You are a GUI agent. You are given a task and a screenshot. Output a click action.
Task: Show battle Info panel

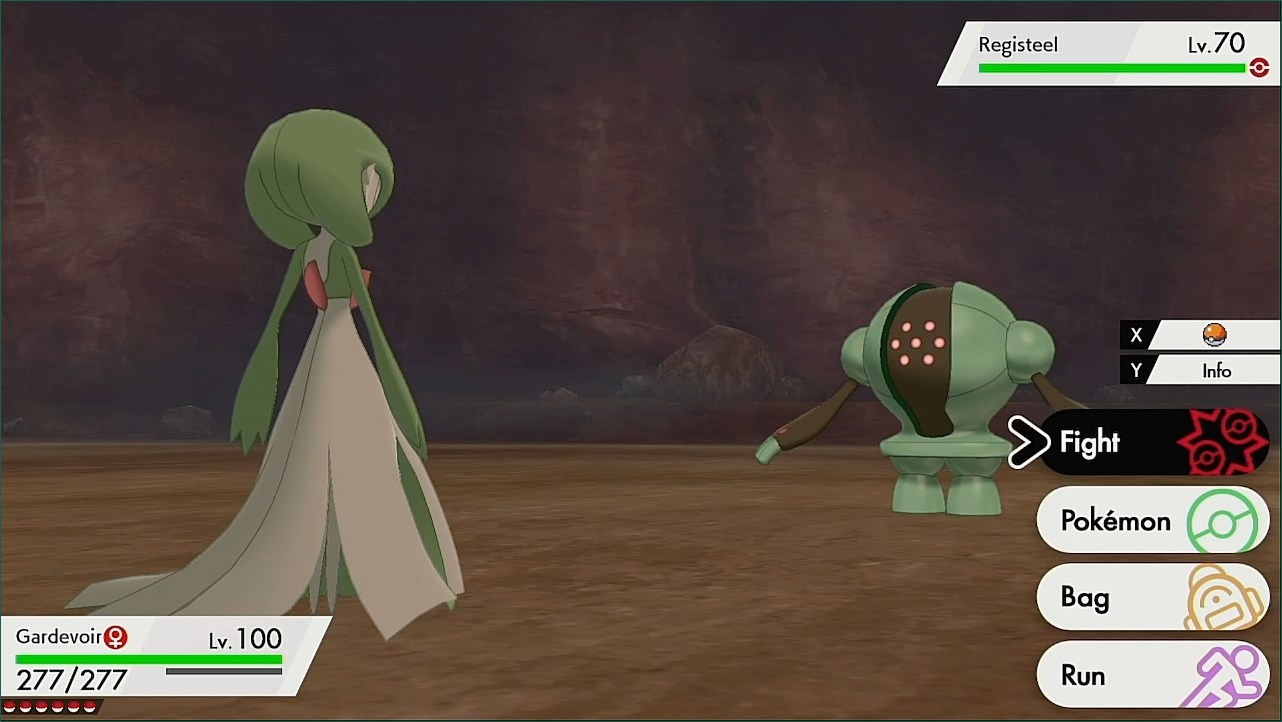click(1214, 371)
